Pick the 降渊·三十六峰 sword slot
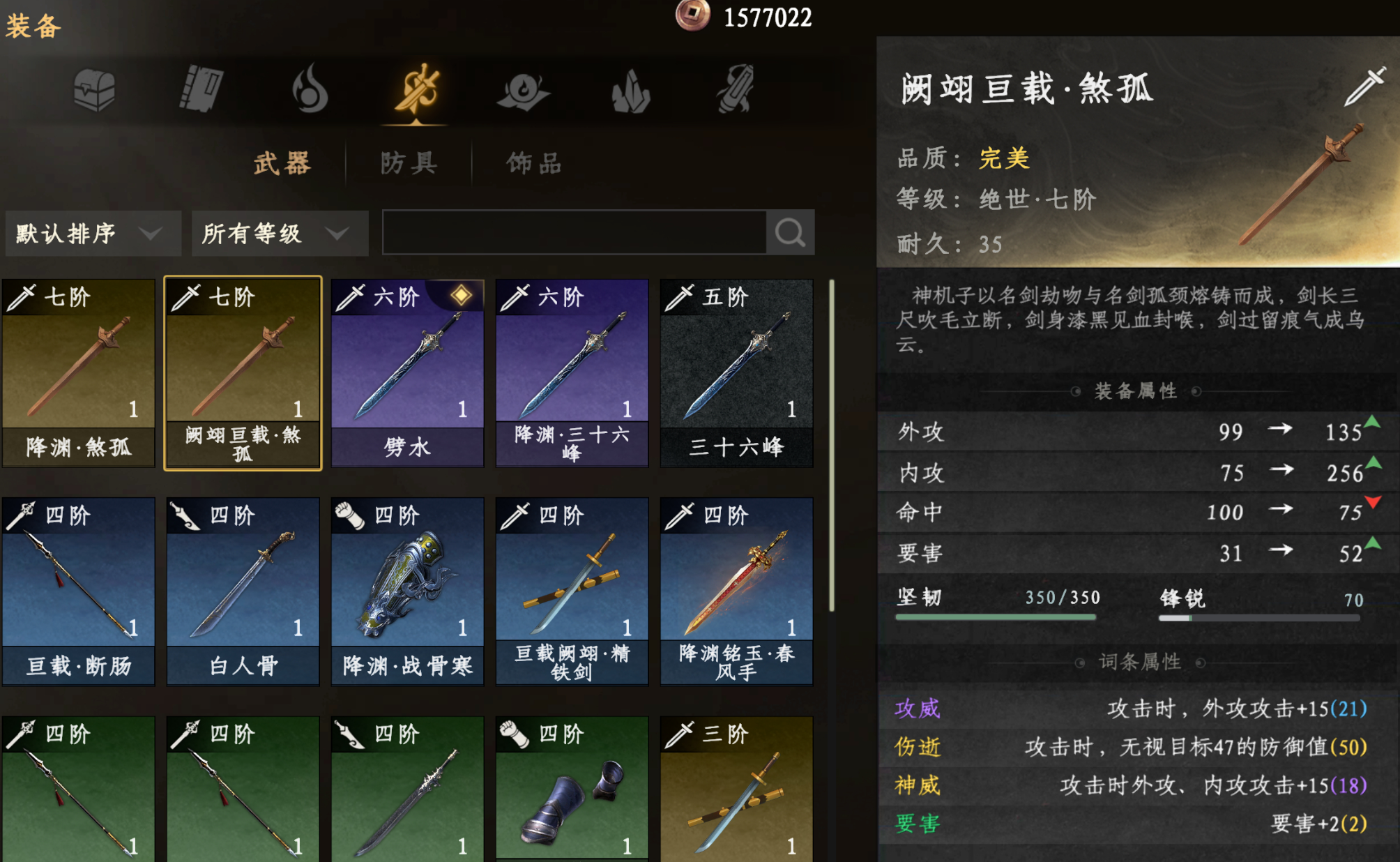Image resolution: width=1400 pixels, height=862 pixels. (572, 372)
